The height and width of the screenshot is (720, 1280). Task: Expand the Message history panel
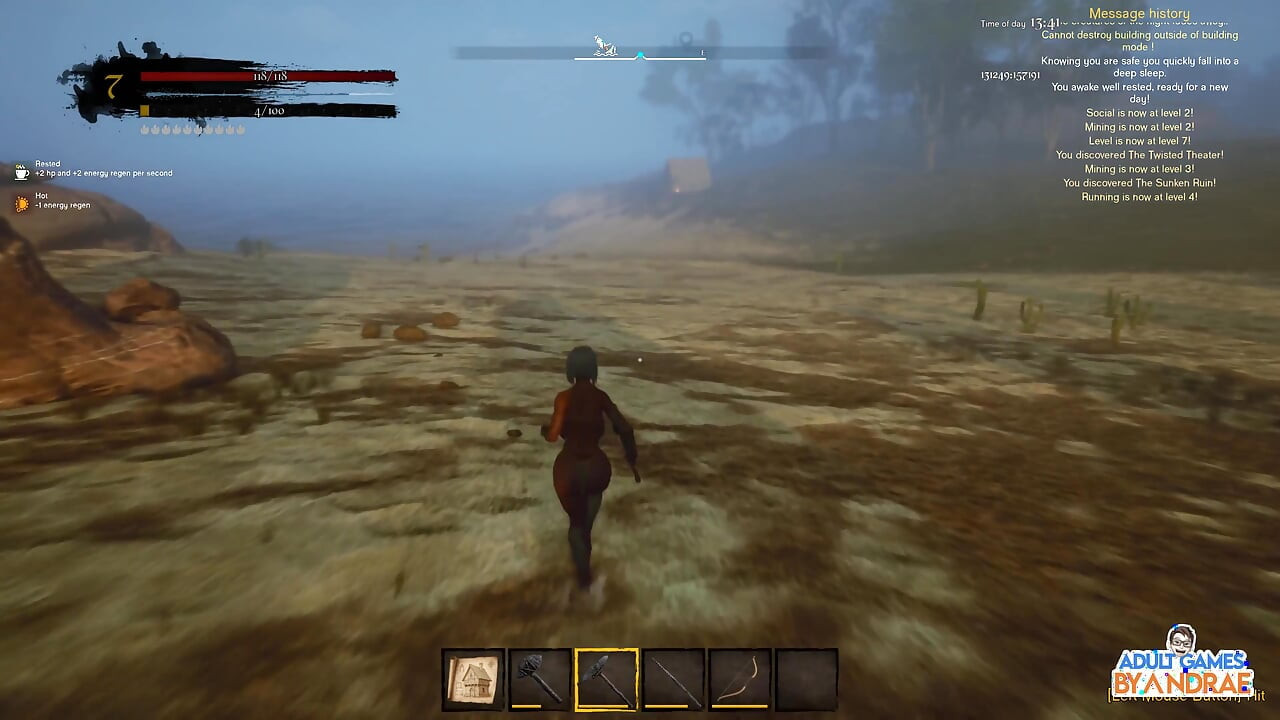coord(1138,12)
